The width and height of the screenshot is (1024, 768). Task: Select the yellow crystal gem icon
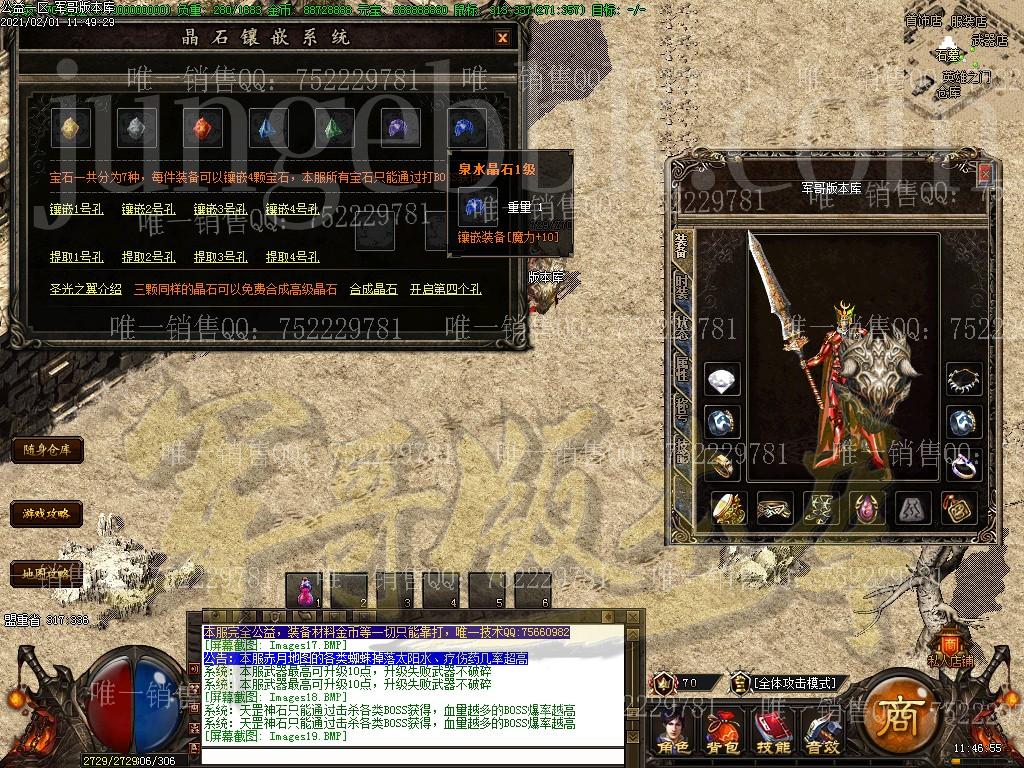(x=70, y=127)
